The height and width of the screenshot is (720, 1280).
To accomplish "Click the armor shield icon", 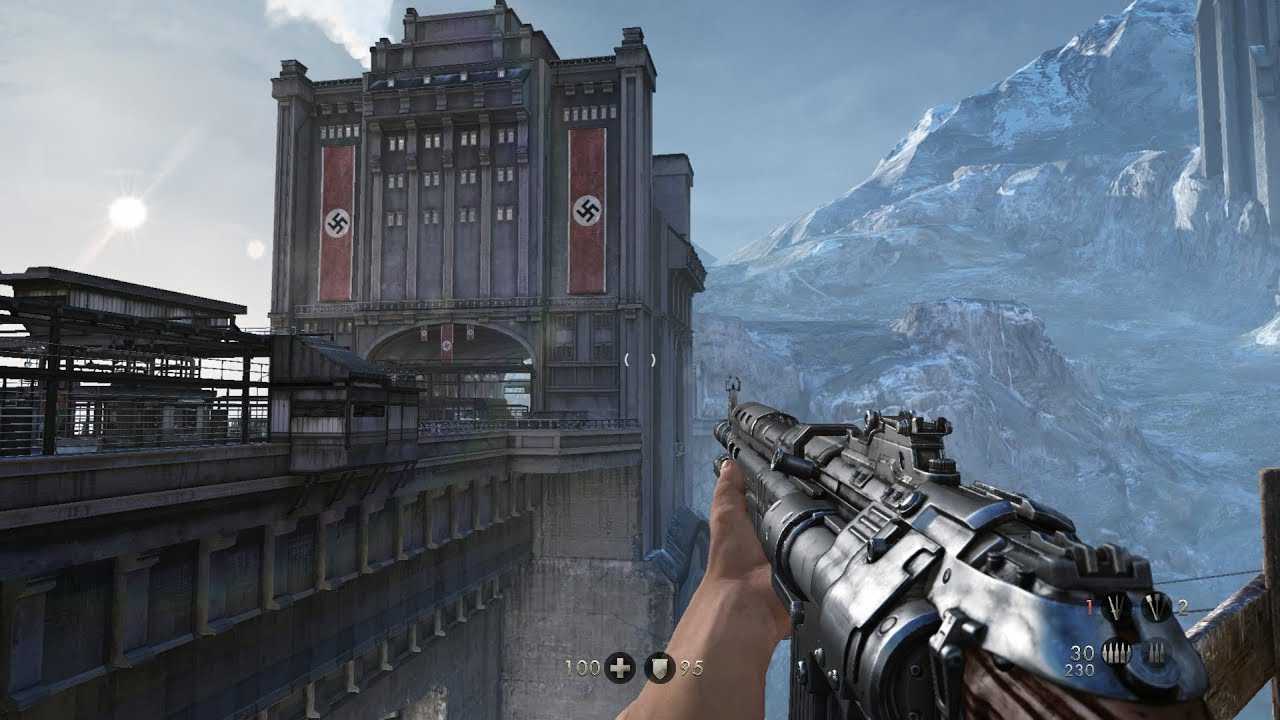I will [x=659, y=668].
